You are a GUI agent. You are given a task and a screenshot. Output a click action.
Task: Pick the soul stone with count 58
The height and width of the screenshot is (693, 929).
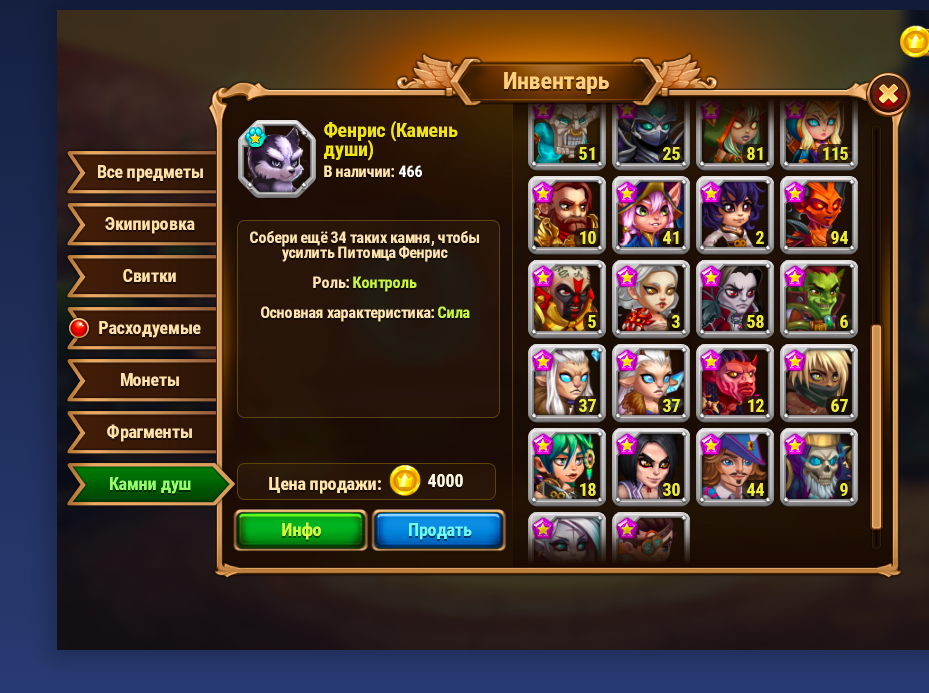coord(735,298)
